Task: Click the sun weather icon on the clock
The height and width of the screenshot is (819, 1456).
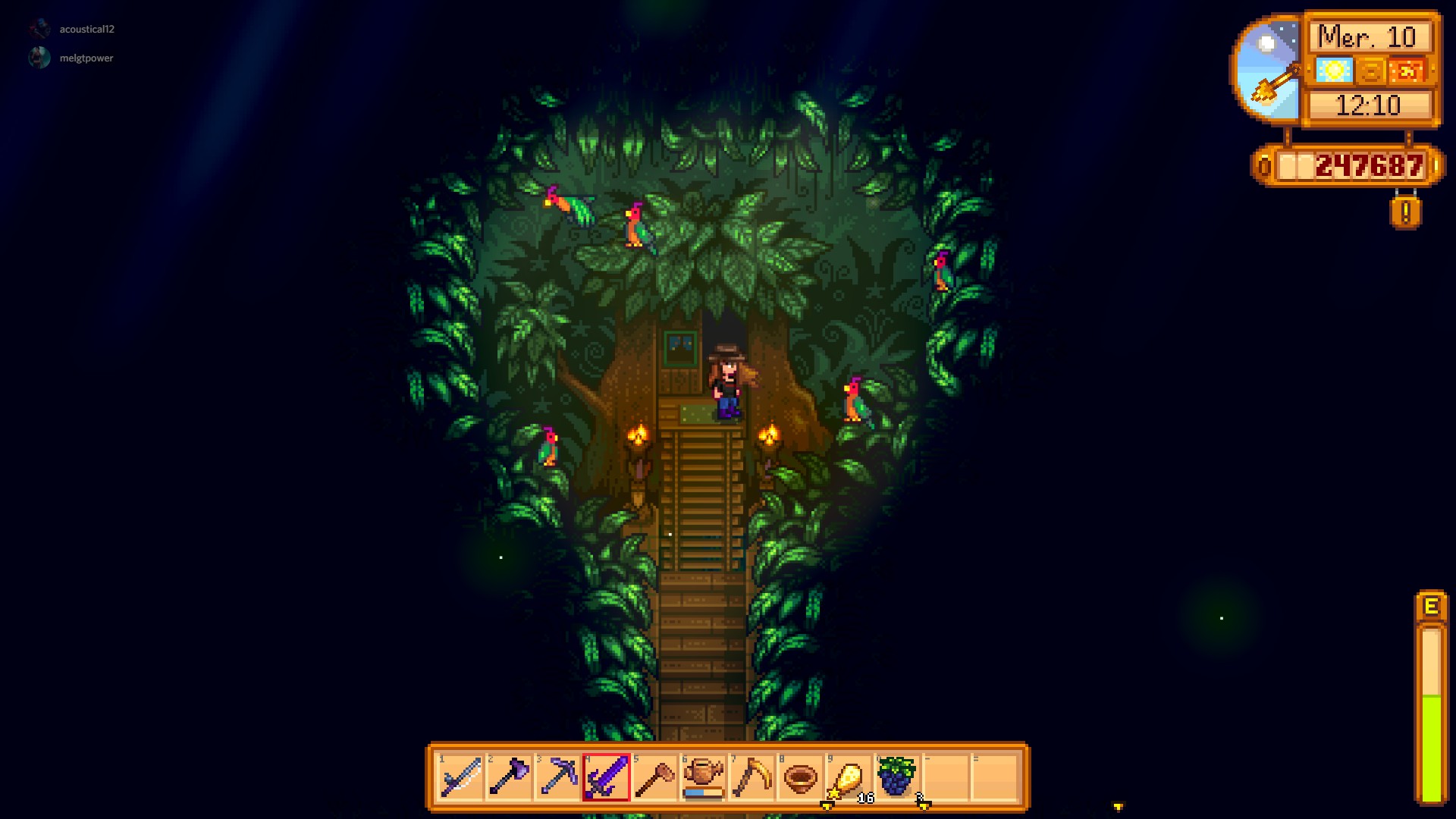Action: tap(1334, 69)
